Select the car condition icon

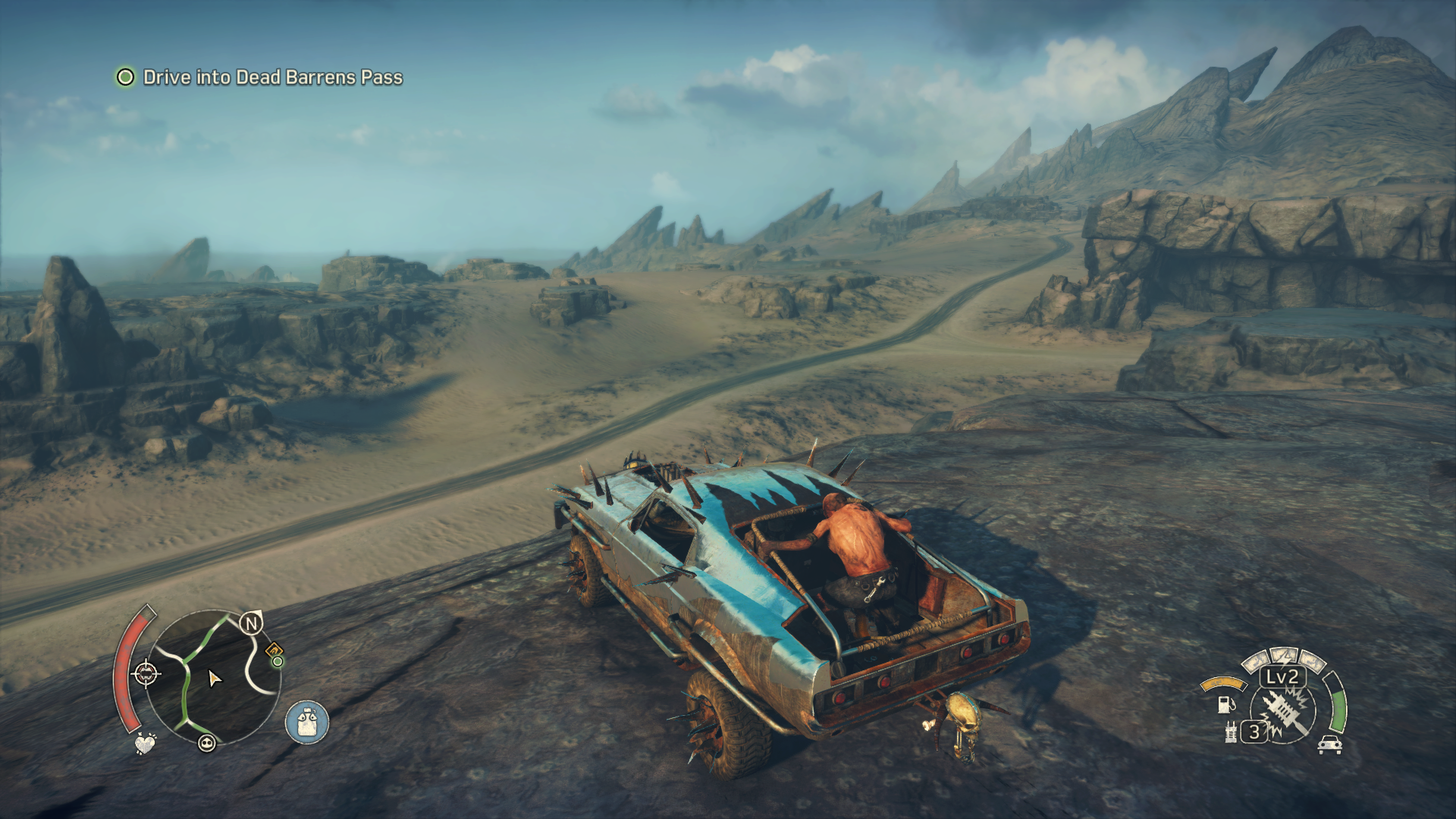point(1329,745)
